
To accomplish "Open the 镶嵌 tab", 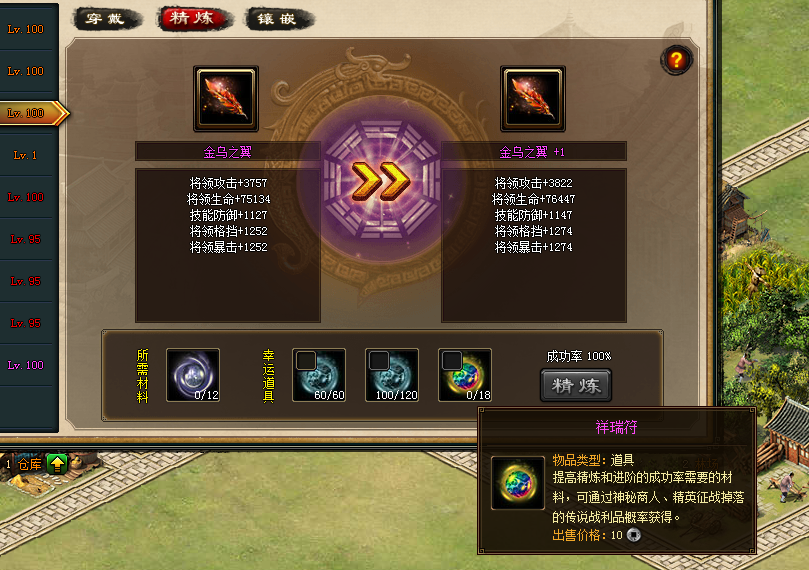I will (x=280, y=19).
